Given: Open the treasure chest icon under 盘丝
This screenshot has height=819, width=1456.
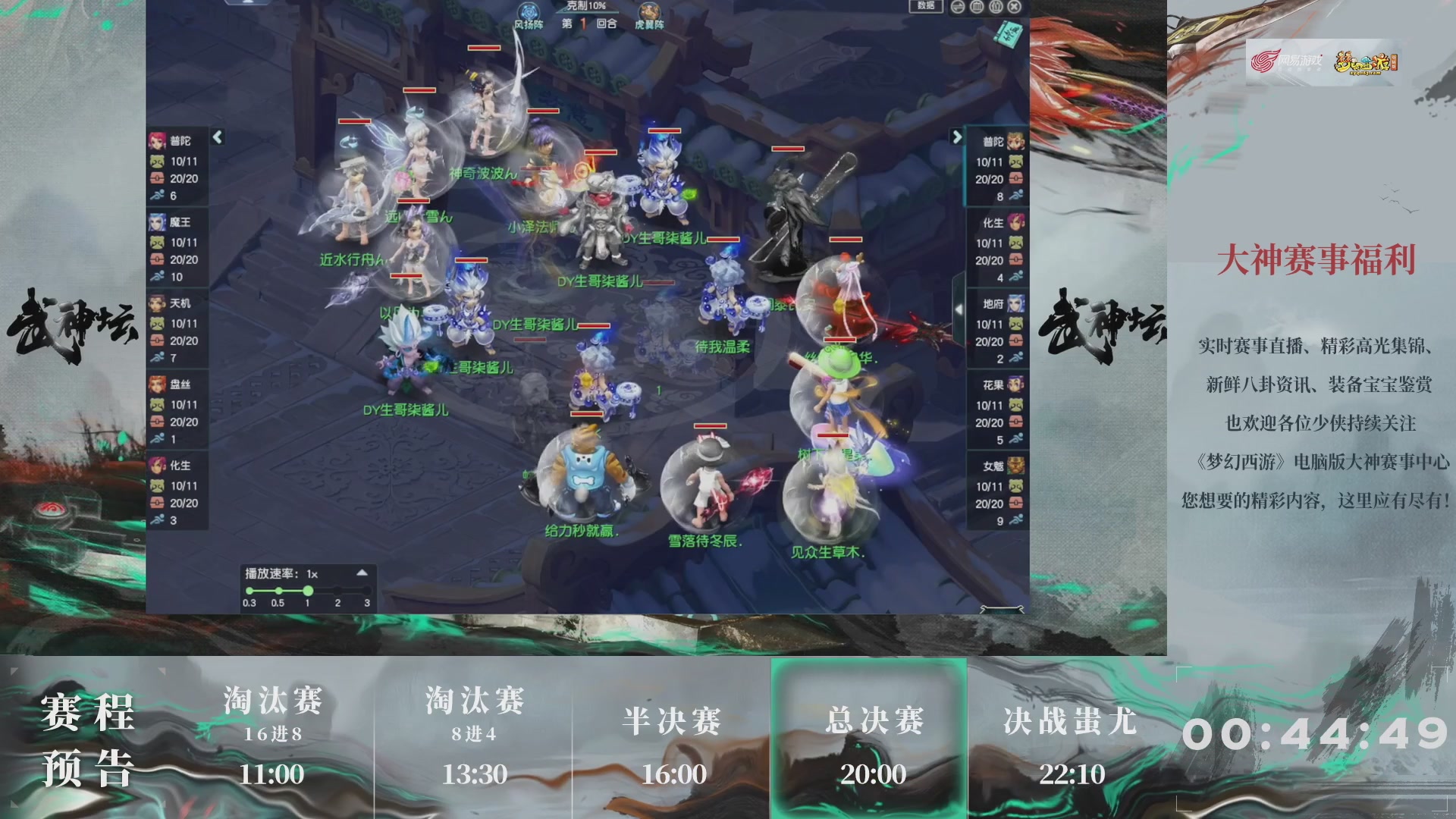Looking at the screenshot, I should (x=156, y=422).
